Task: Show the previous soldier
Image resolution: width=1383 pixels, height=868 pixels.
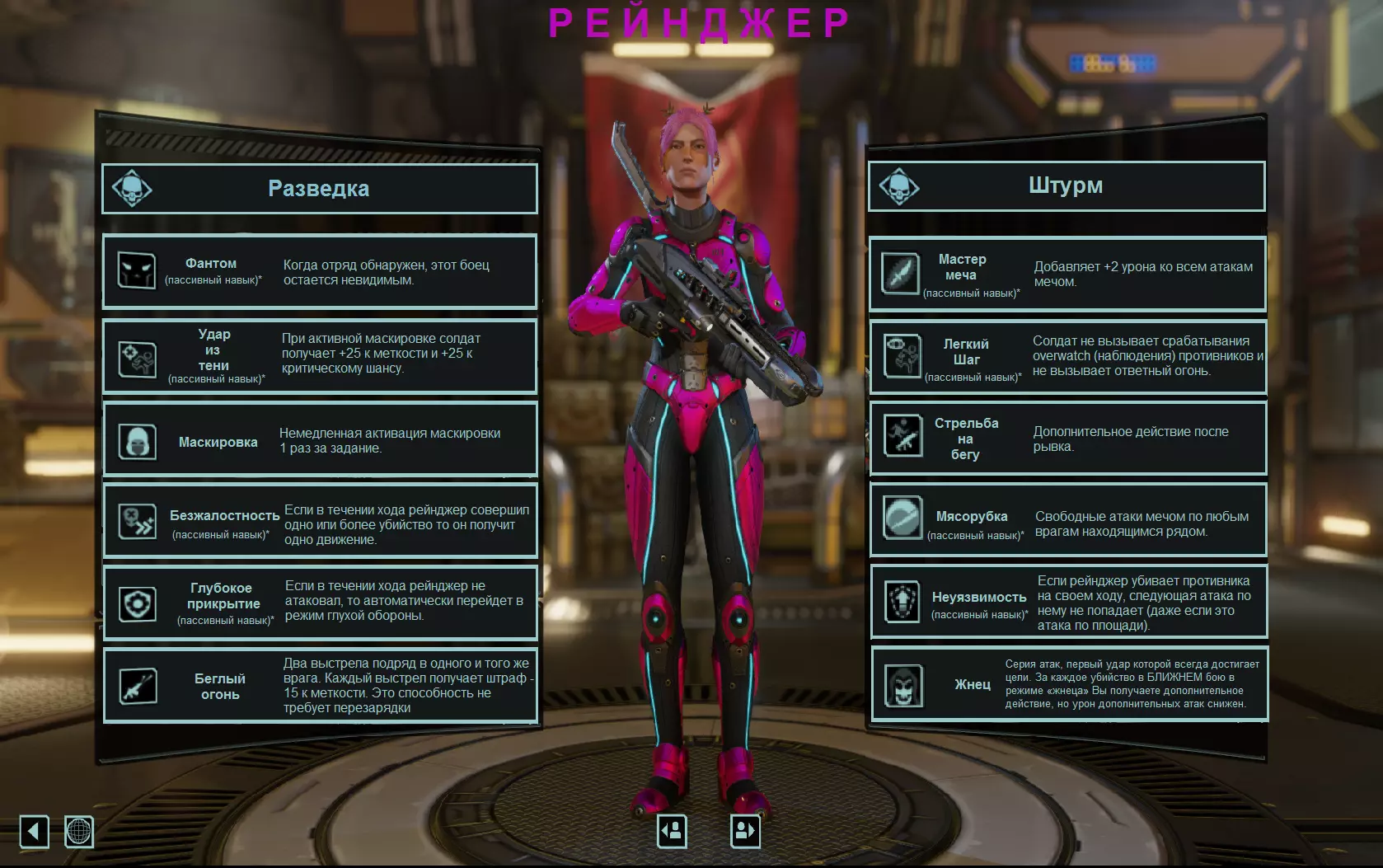Action: coord(672,831)
